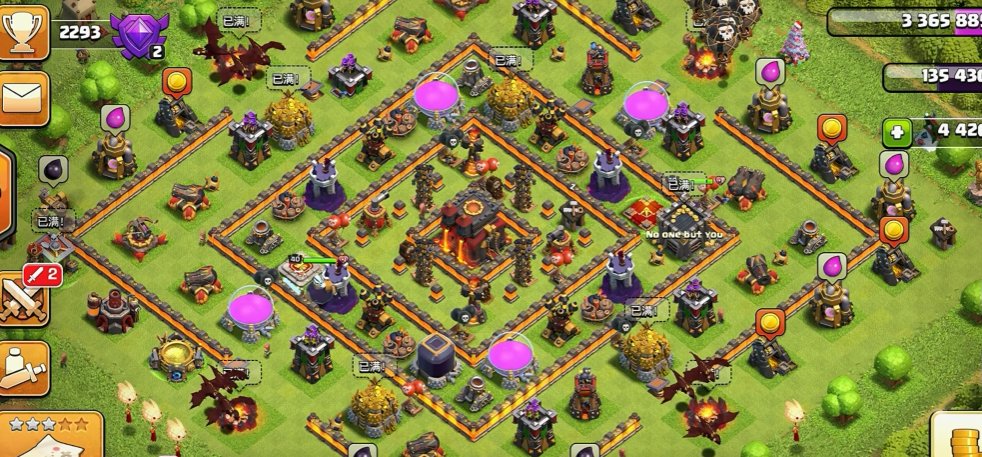Image resolution: width=982 pixels, height=457 pixels.
Task: Click the green plus gems button
Action: 896,132
